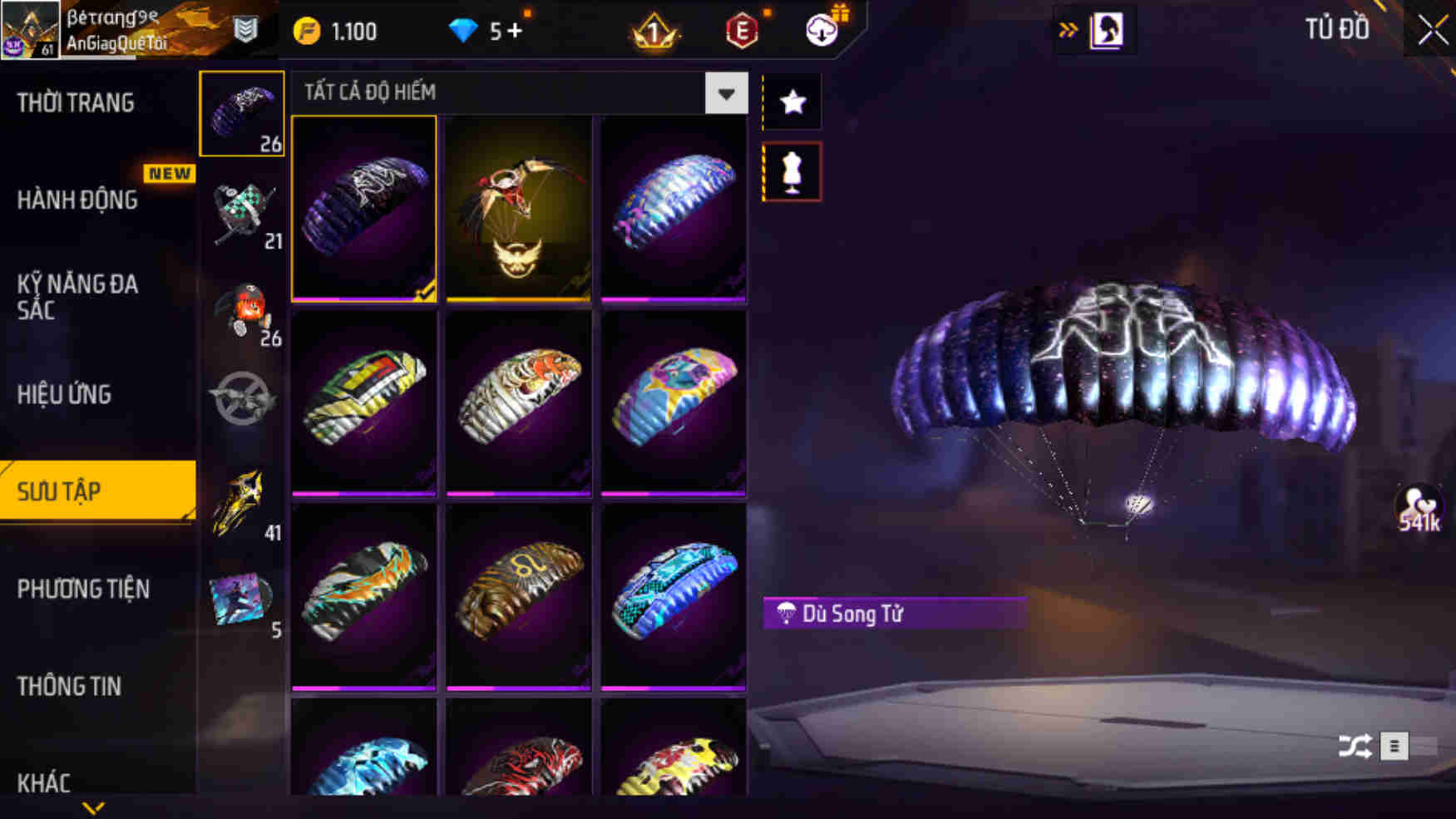This screenshot has height=819, width=1456.
Task: Toggle the star favorite filter
Action: pyautogui.click(x=792, y=100)
